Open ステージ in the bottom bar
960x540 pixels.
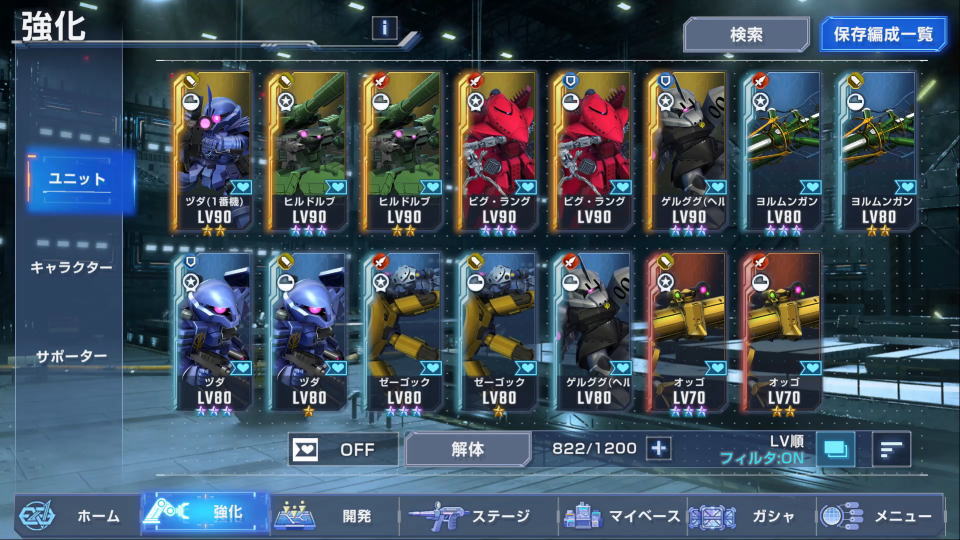tap(469, 516)
